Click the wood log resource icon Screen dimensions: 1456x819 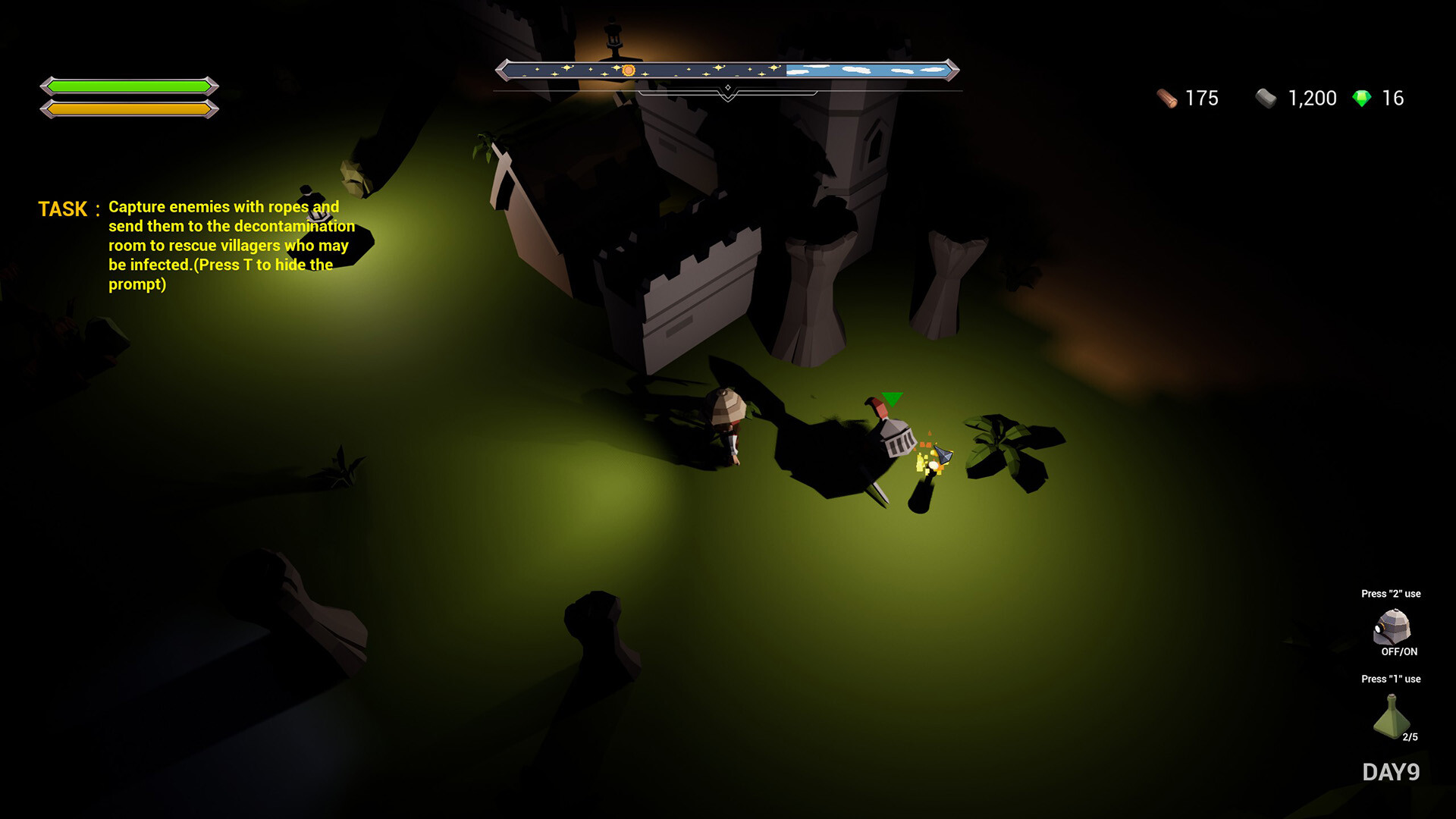(1166, 98)
